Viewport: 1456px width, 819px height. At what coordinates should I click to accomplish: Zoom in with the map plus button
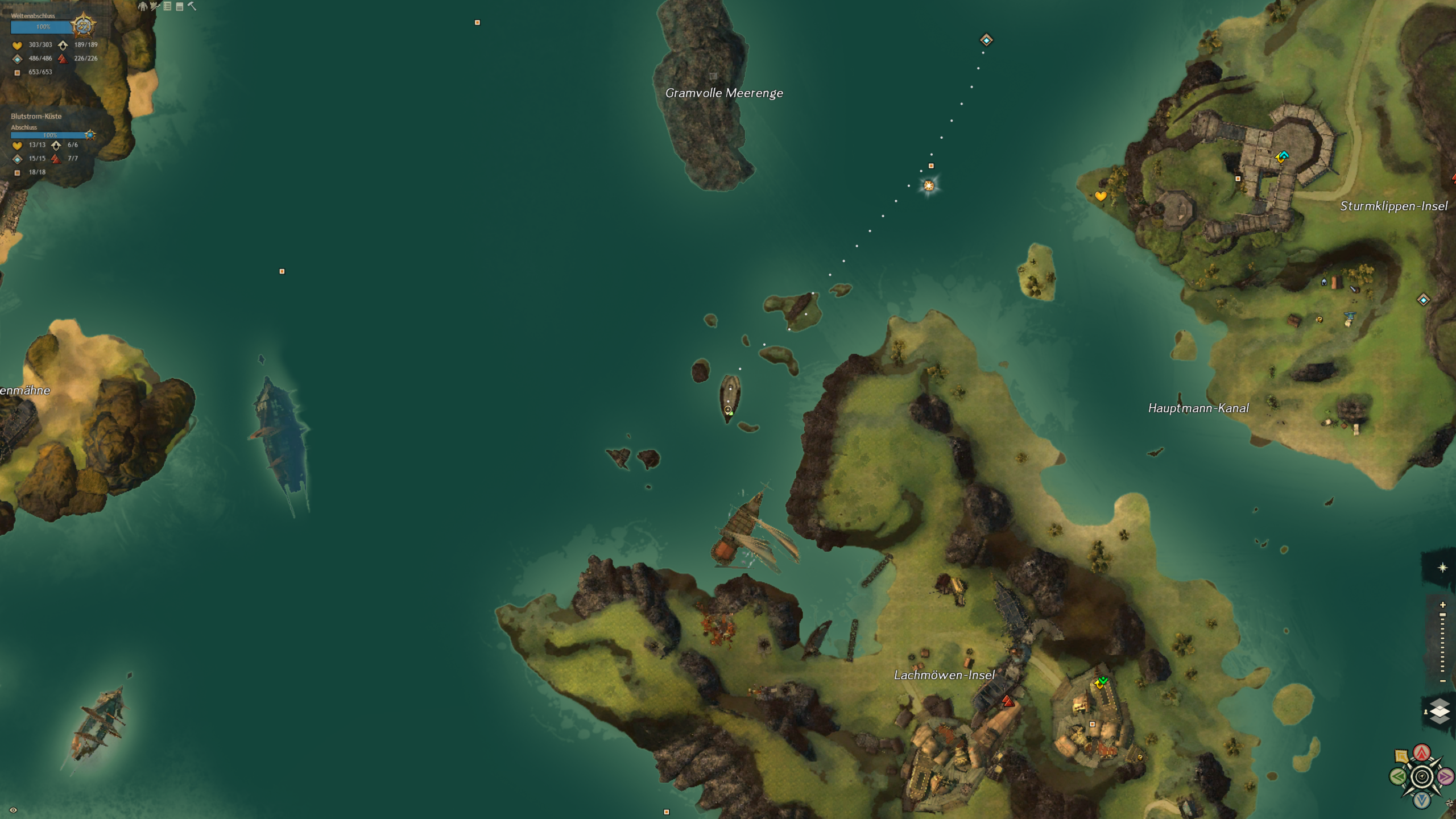point(1442,605)
